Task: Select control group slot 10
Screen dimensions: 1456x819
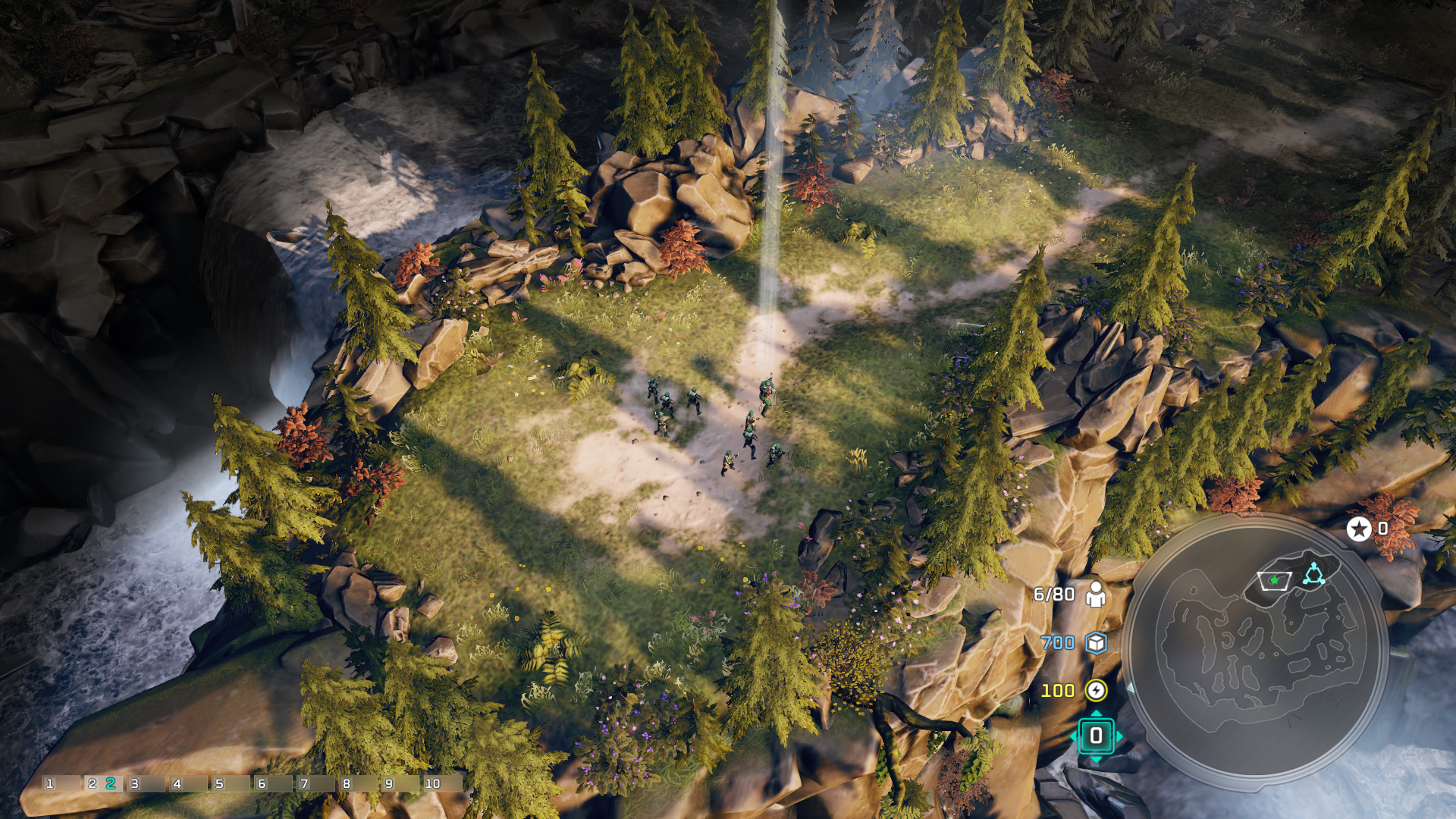Action: (x=442, y=783)
